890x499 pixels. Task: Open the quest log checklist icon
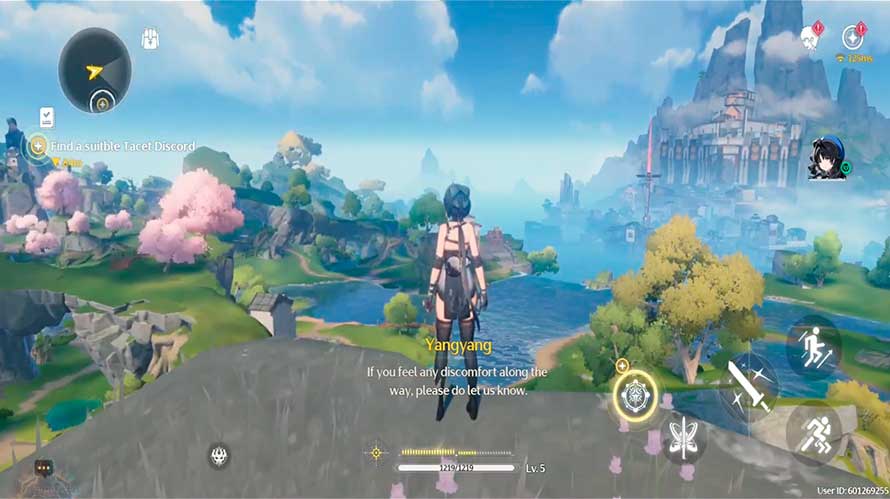click(x=46, y=117)
